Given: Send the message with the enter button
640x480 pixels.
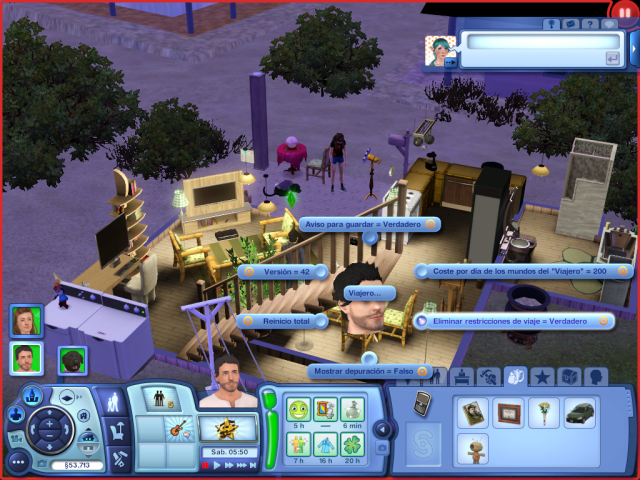Looking at the screenshot, I should coord(611,59).
